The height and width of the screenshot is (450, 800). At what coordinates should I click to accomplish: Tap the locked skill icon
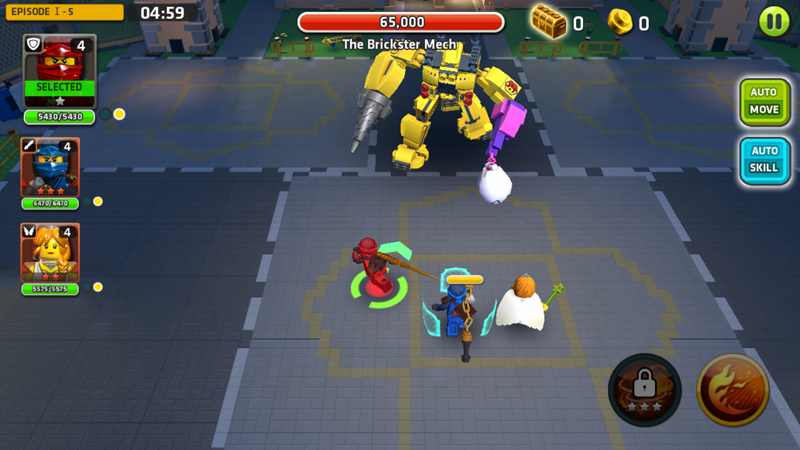coord(644,389)
